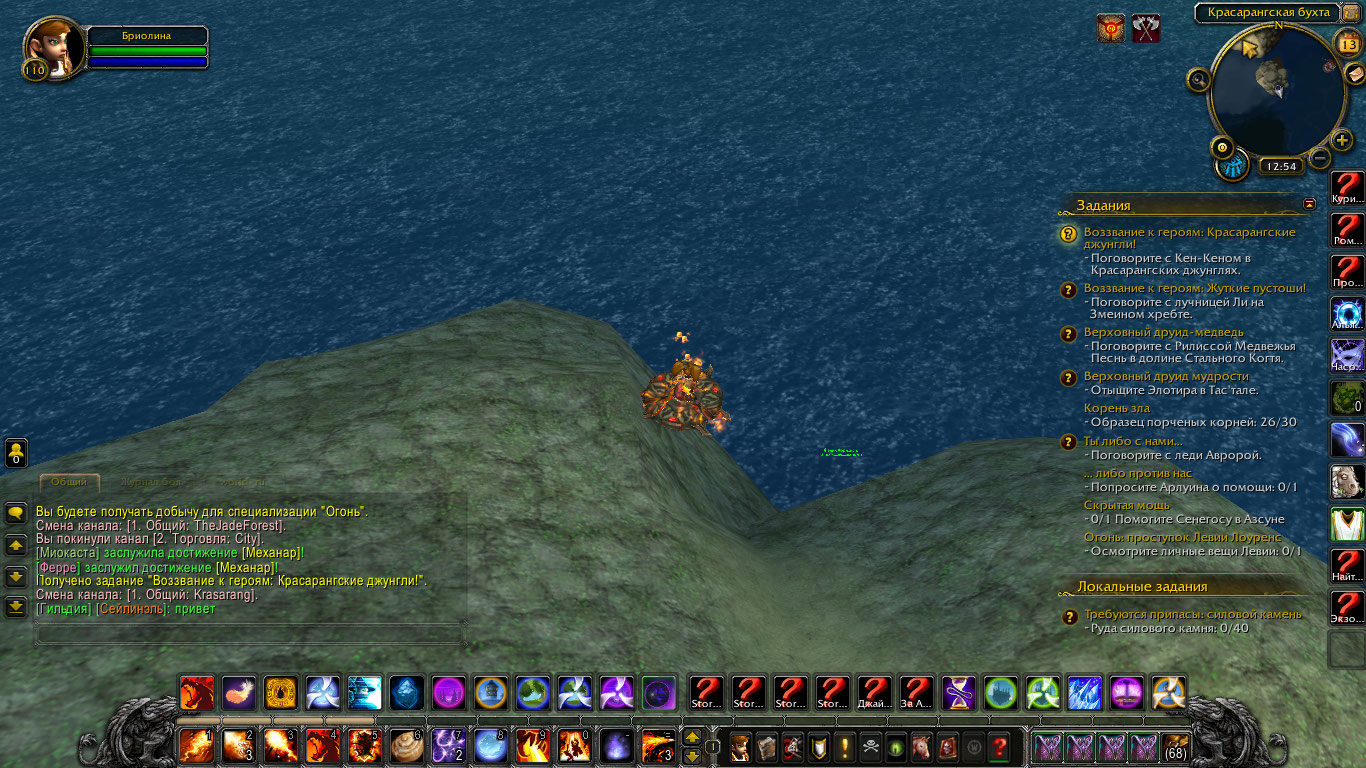Zoom out the minimap with the minus button
Image resolution: width=1366 pixels, height=768 pixels.
coord(1320,158)
